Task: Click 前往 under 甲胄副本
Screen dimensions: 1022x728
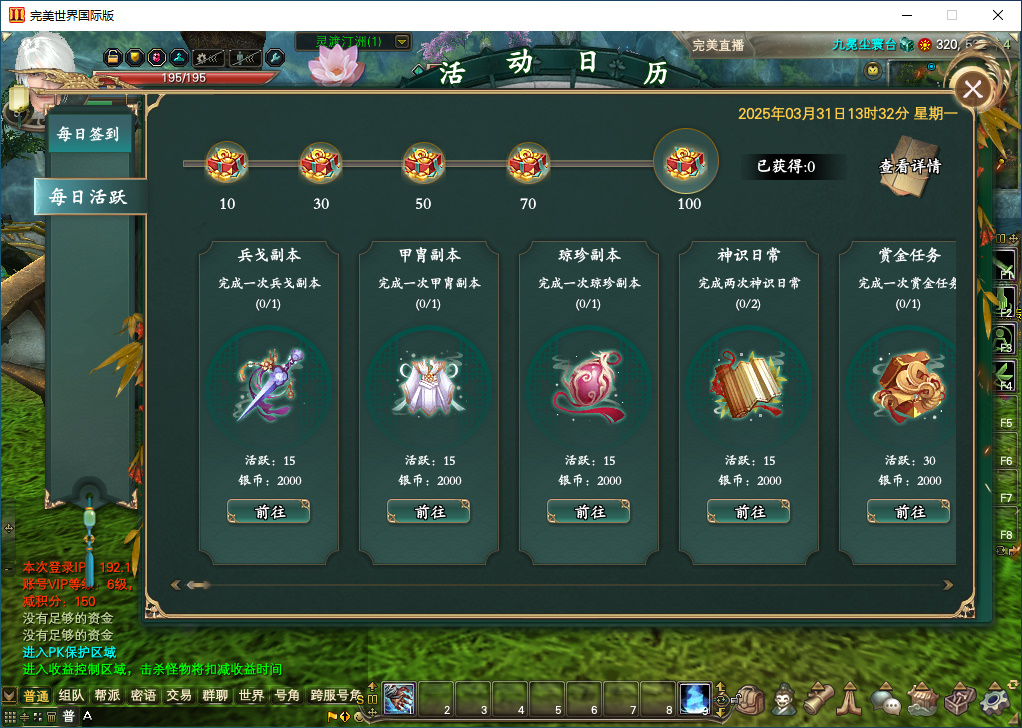Action: 428,511
